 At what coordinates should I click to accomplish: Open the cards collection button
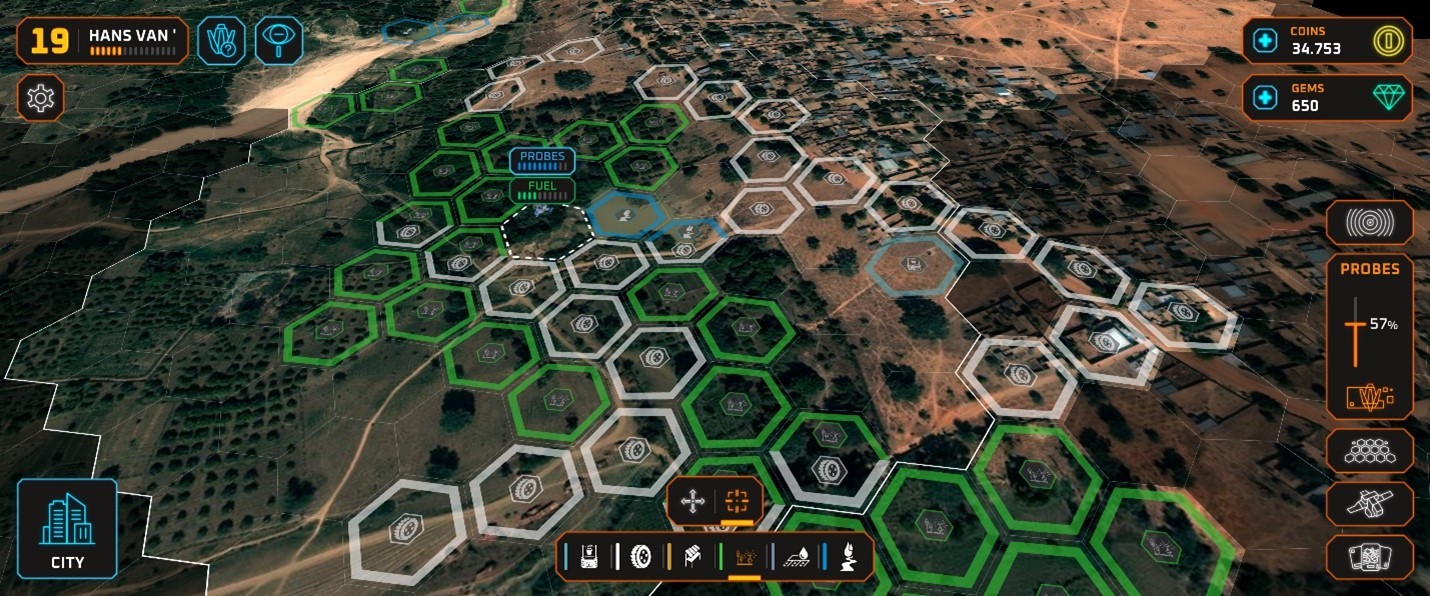tap(1369, 557)
